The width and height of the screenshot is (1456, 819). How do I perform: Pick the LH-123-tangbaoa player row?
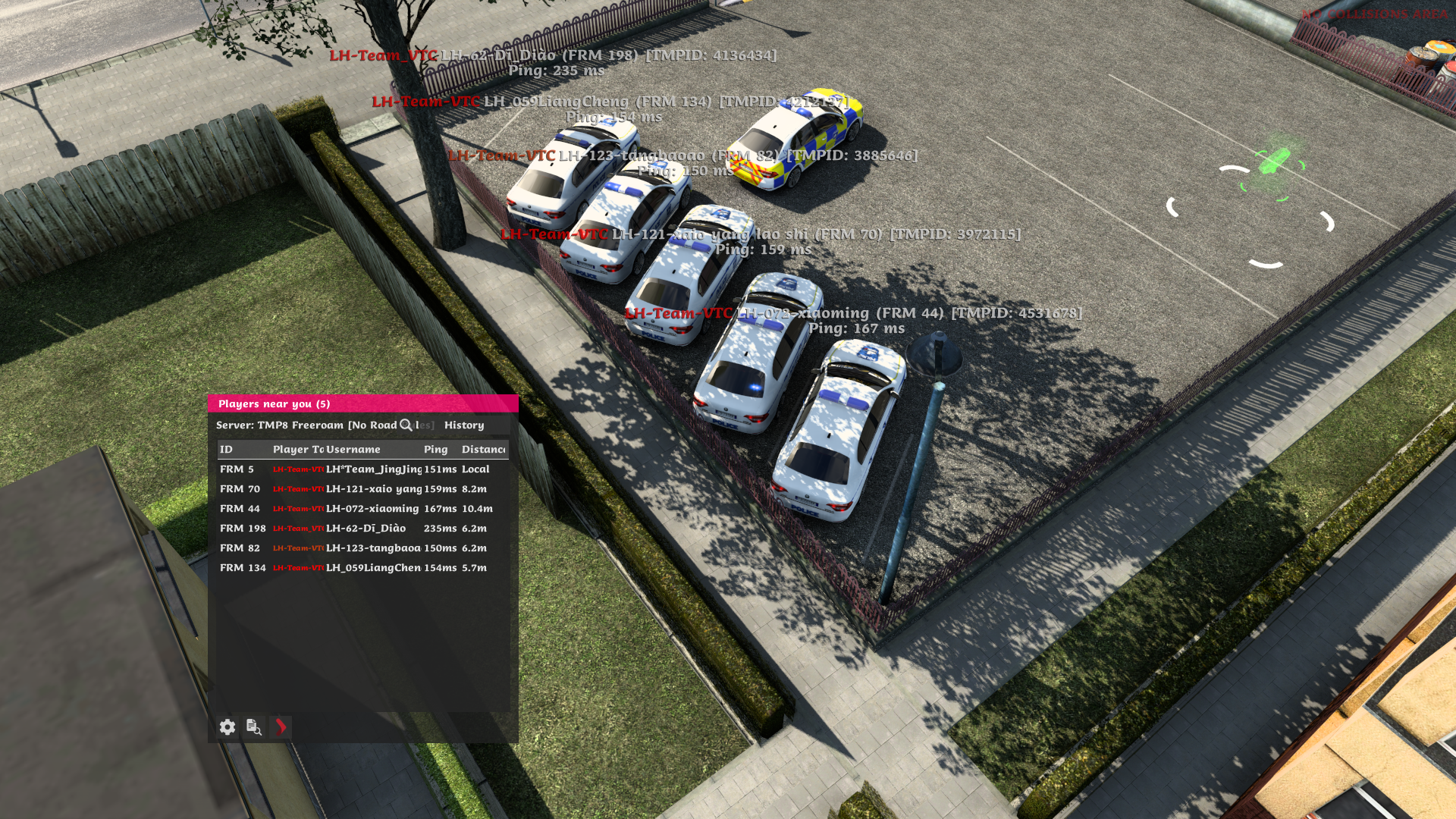tap(362, 548)
